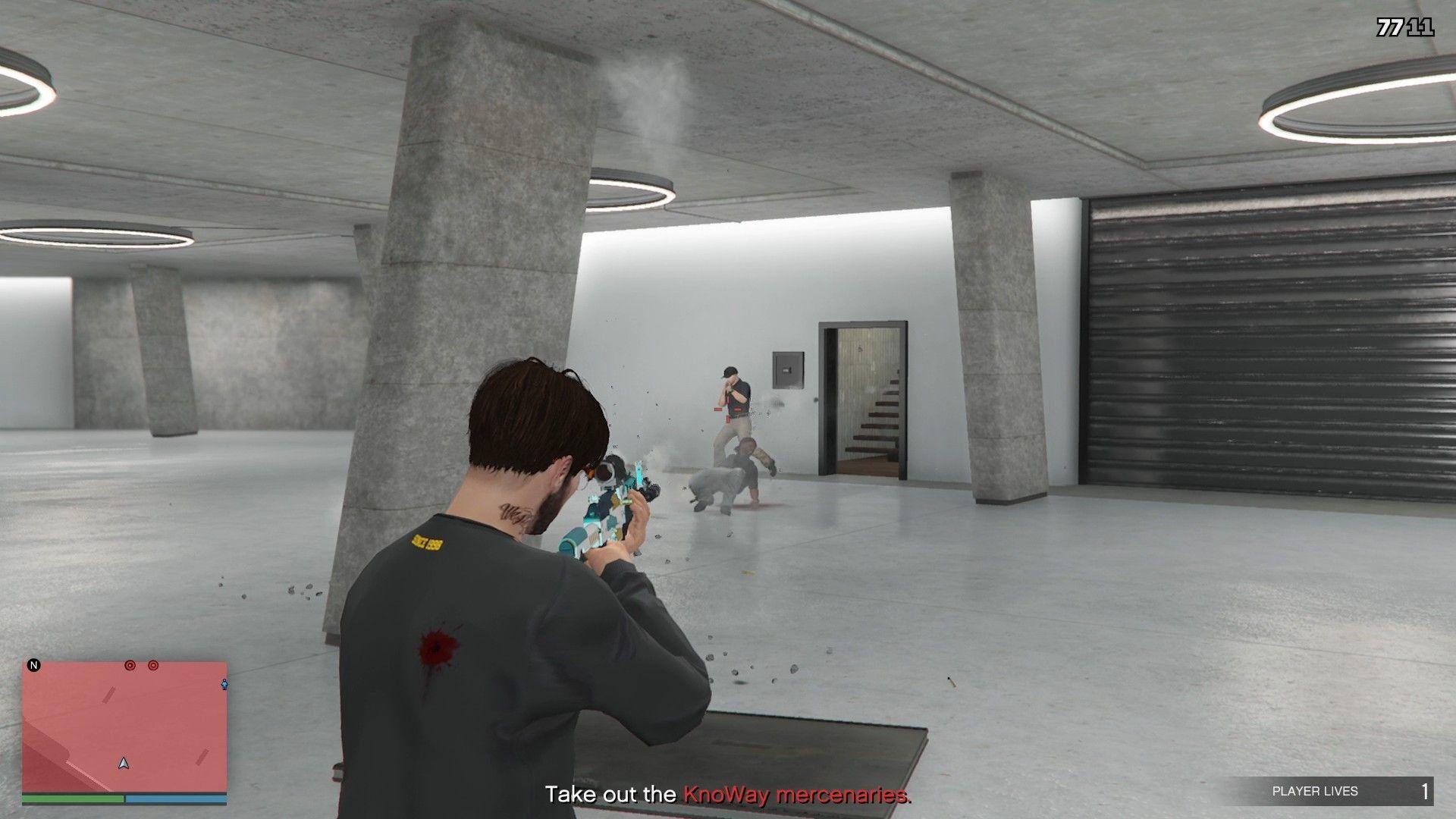Click the white player arrow on the minimap
Viewport: 1456px width, 819px height.
click(x=123, y=763)
